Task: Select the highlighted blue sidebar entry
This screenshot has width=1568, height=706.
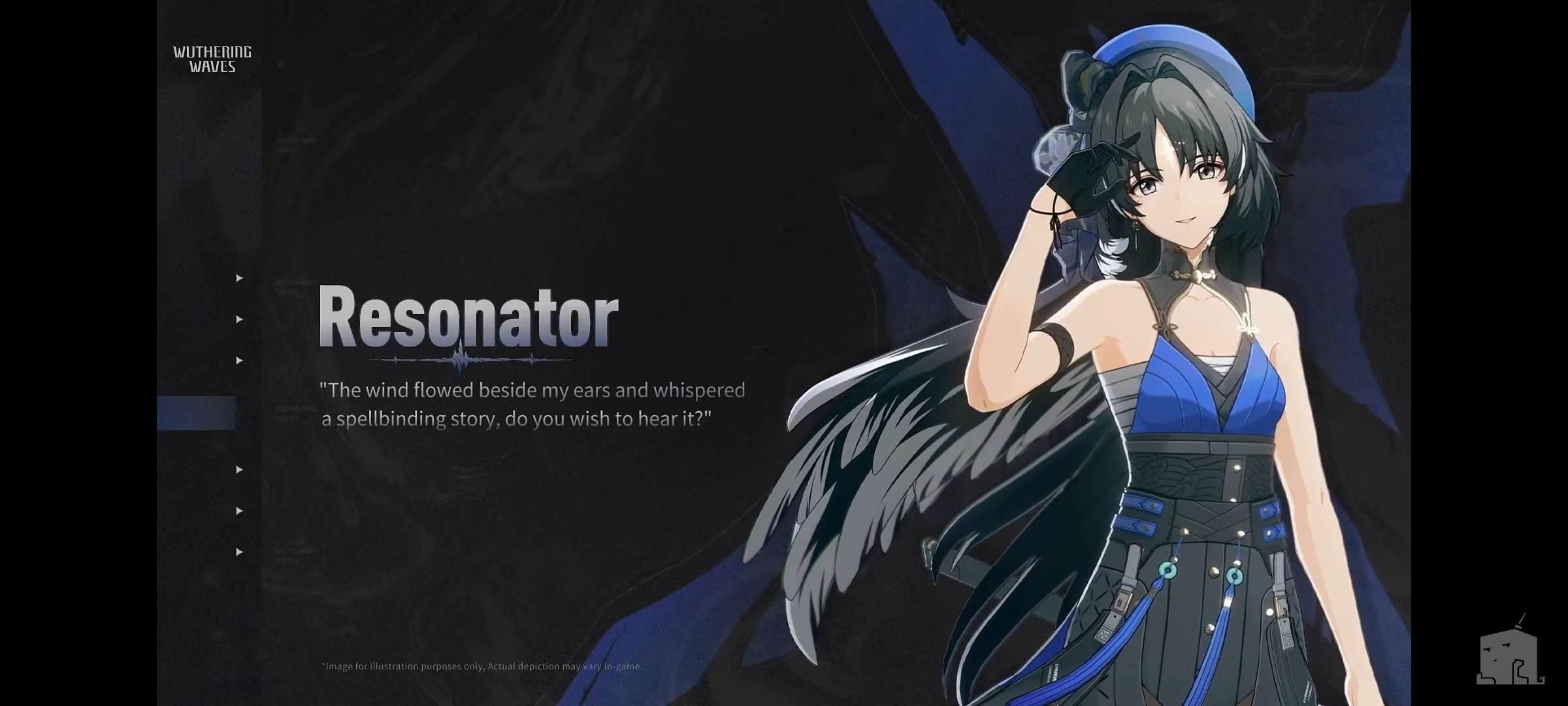Action: [x=196, y=413]
